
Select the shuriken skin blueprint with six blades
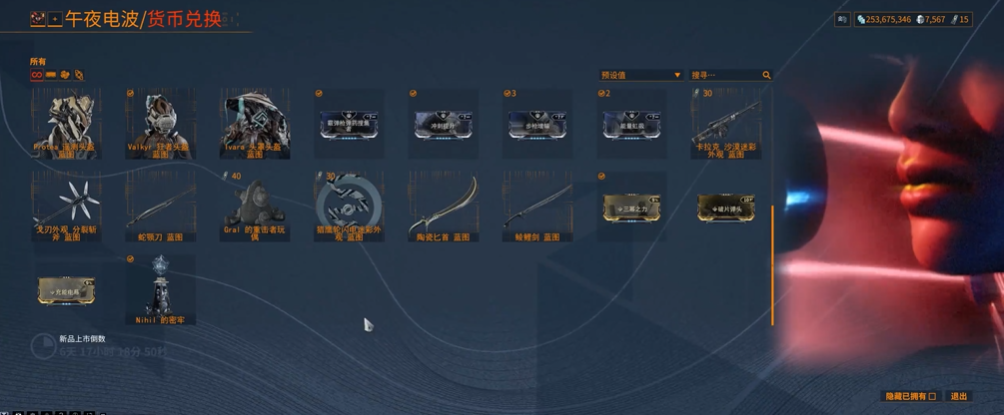[x=66, y=206]
